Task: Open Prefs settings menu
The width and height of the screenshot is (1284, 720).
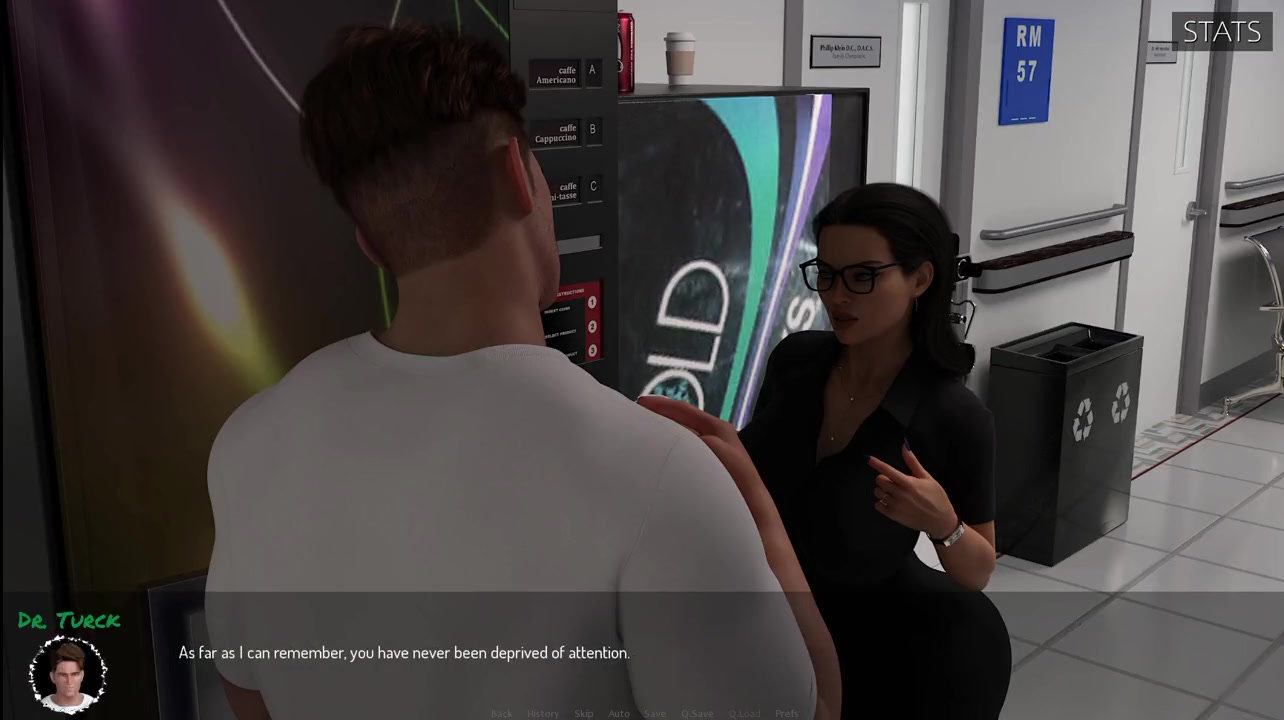Action: (x=787, y=713)
